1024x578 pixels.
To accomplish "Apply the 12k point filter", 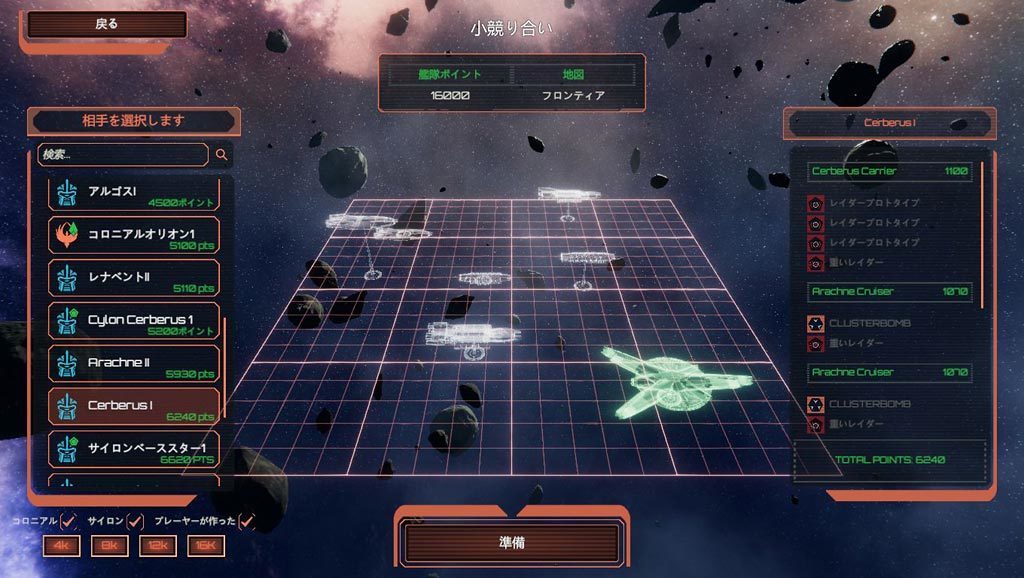I will (158, 546).
